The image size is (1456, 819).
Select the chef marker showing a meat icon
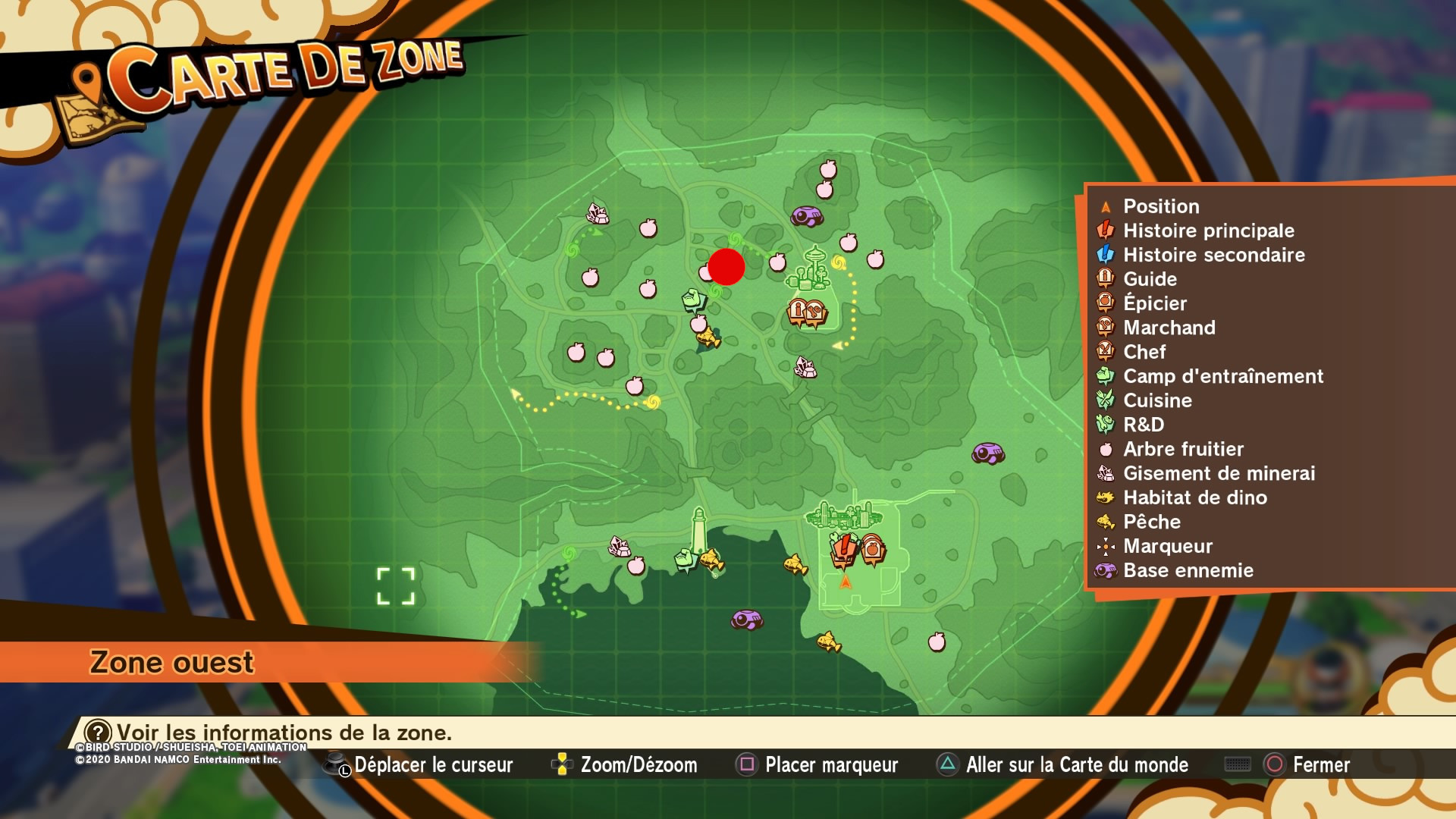pyautogui.click(x=815, y=312)
